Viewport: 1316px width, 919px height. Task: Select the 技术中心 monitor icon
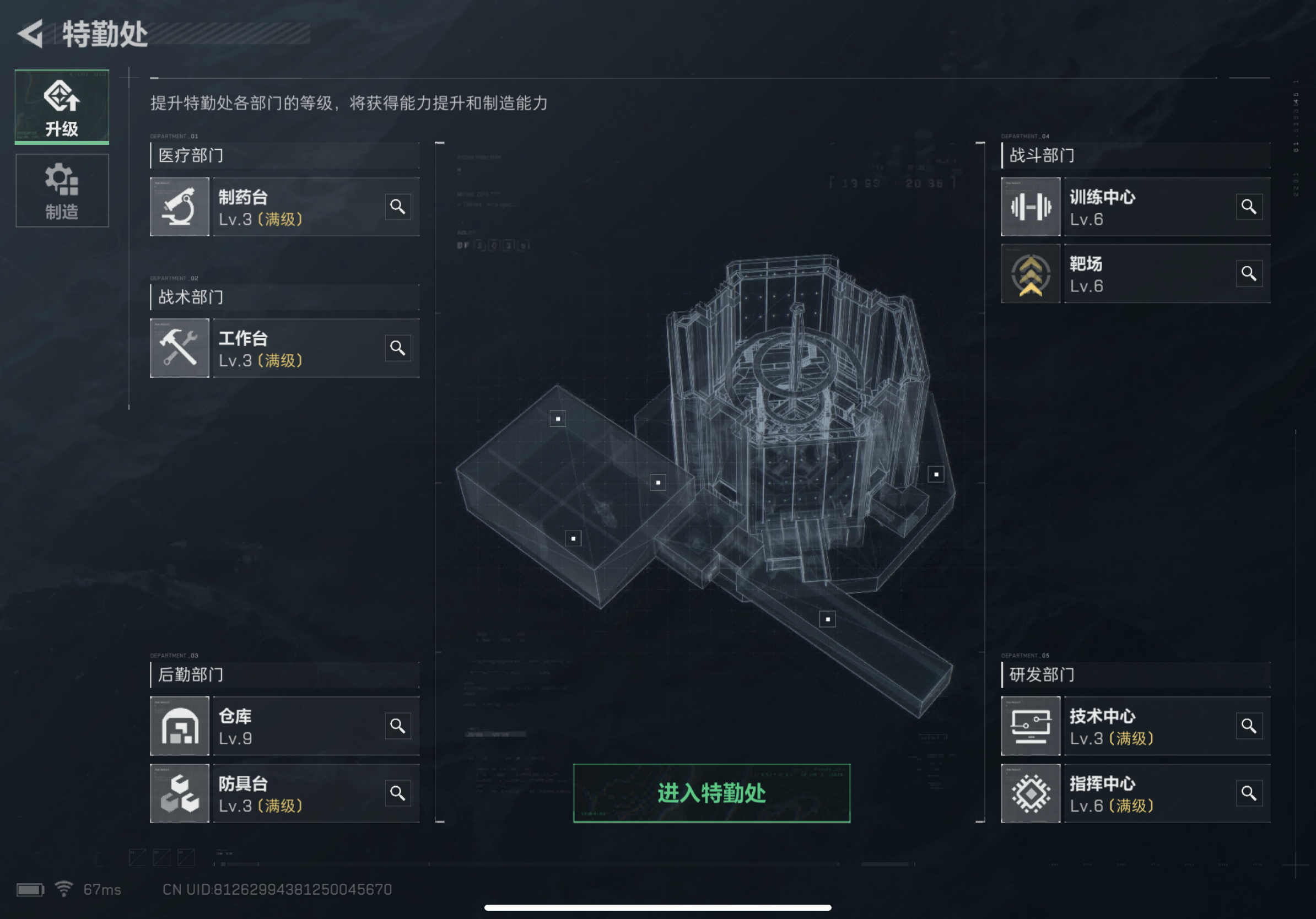point(1030,726)
